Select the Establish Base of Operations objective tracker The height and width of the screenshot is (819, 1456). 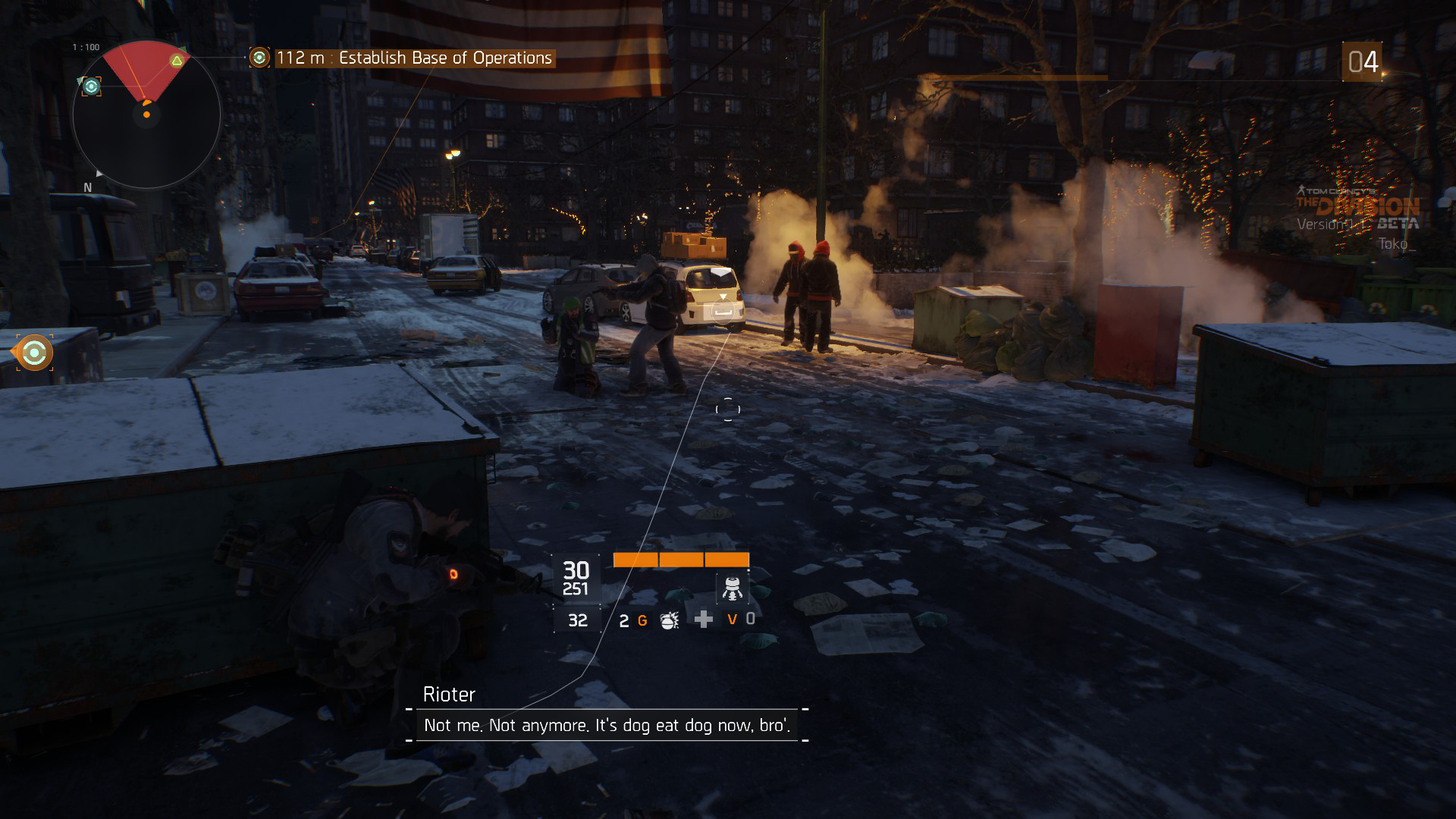pos(414,58)
